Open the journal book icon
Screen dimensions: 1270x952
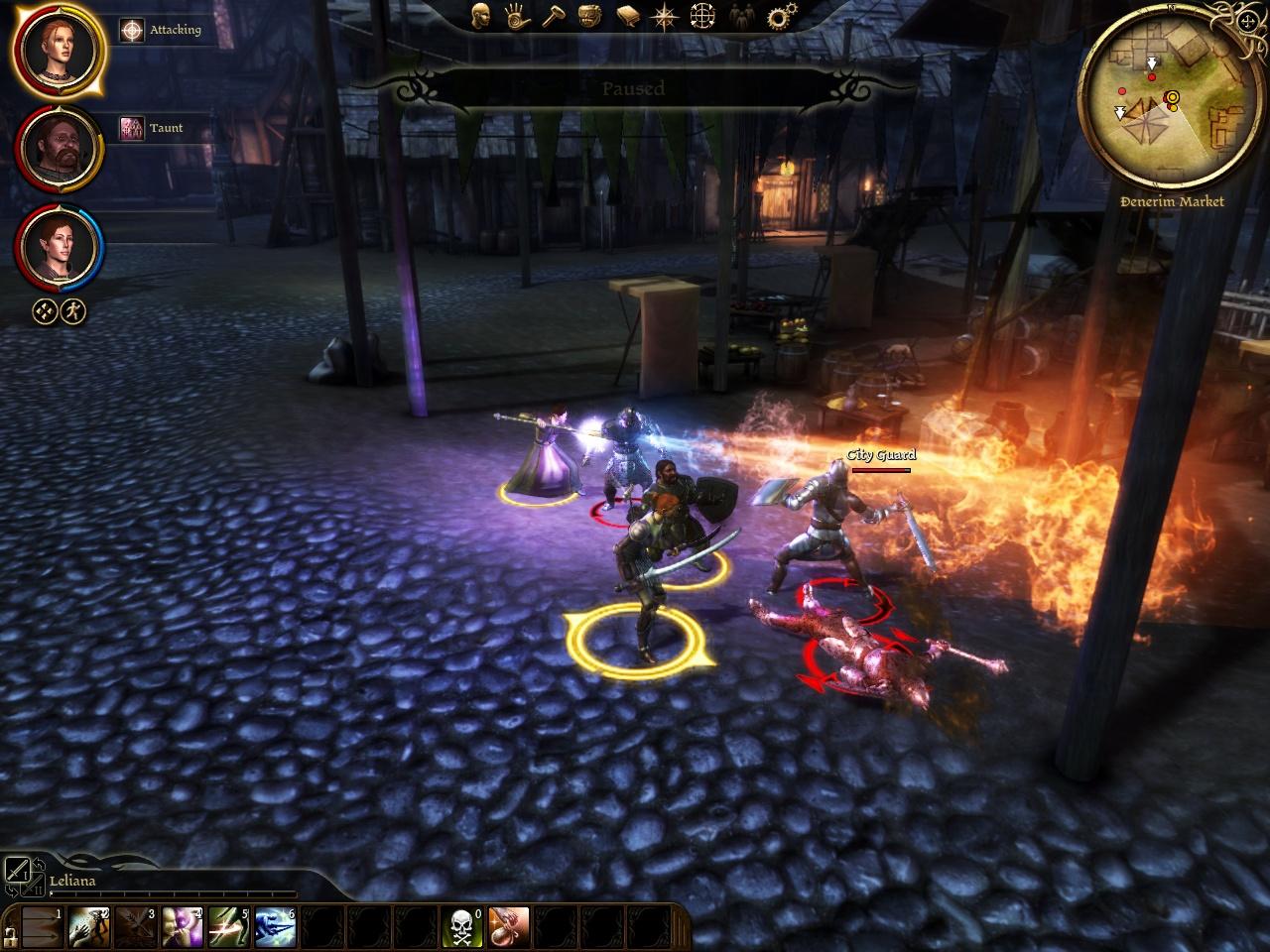click(x=627, y=15)
